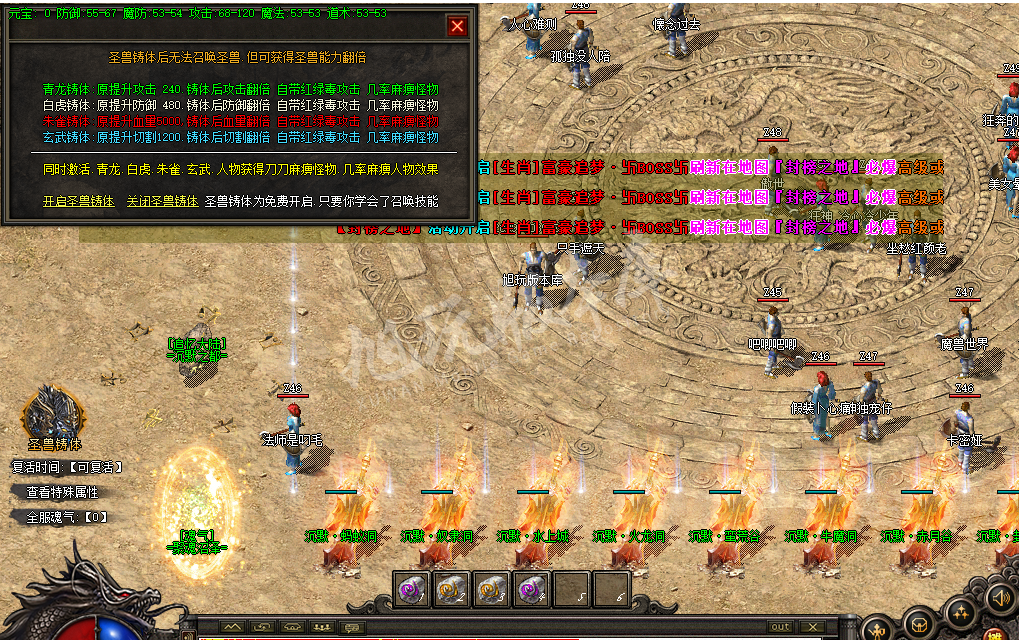
Task: Use the orange scroll in hotbar slot 3
Action: tap(492, 590)
